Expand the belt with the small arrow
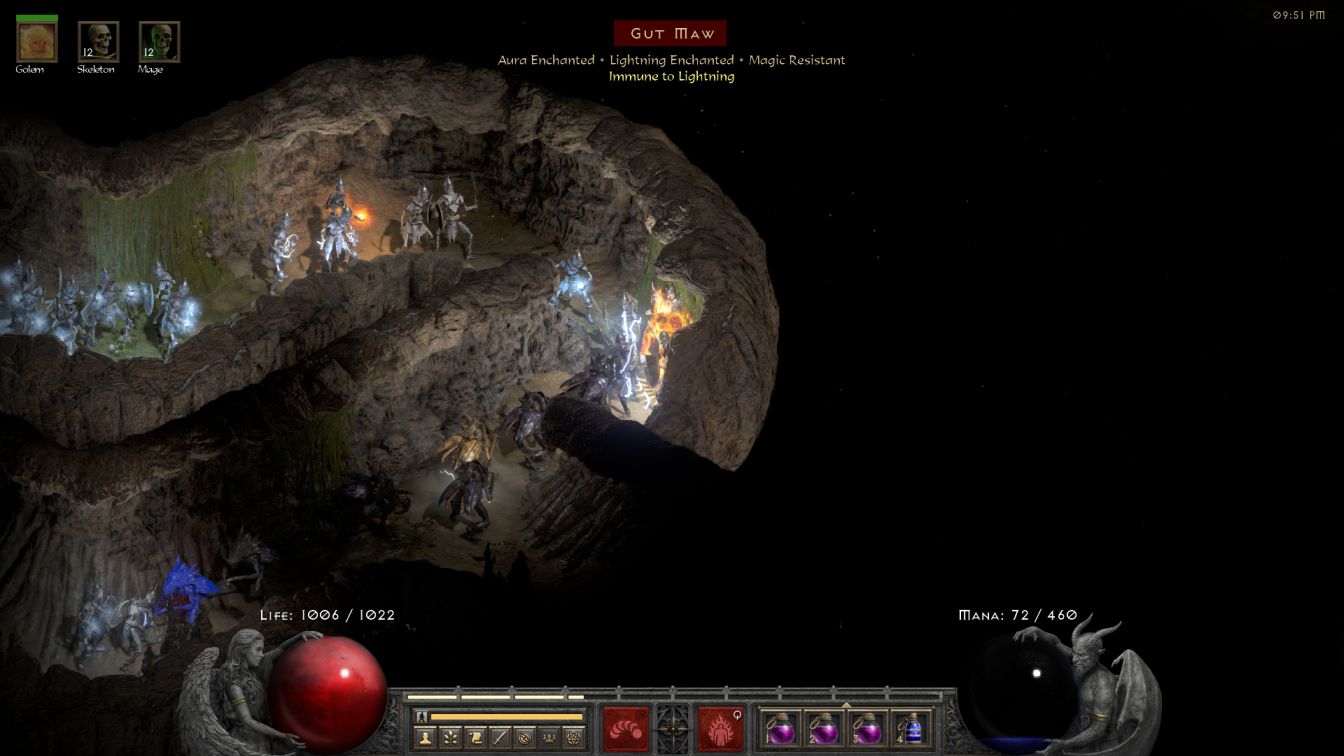 [846, 705]
